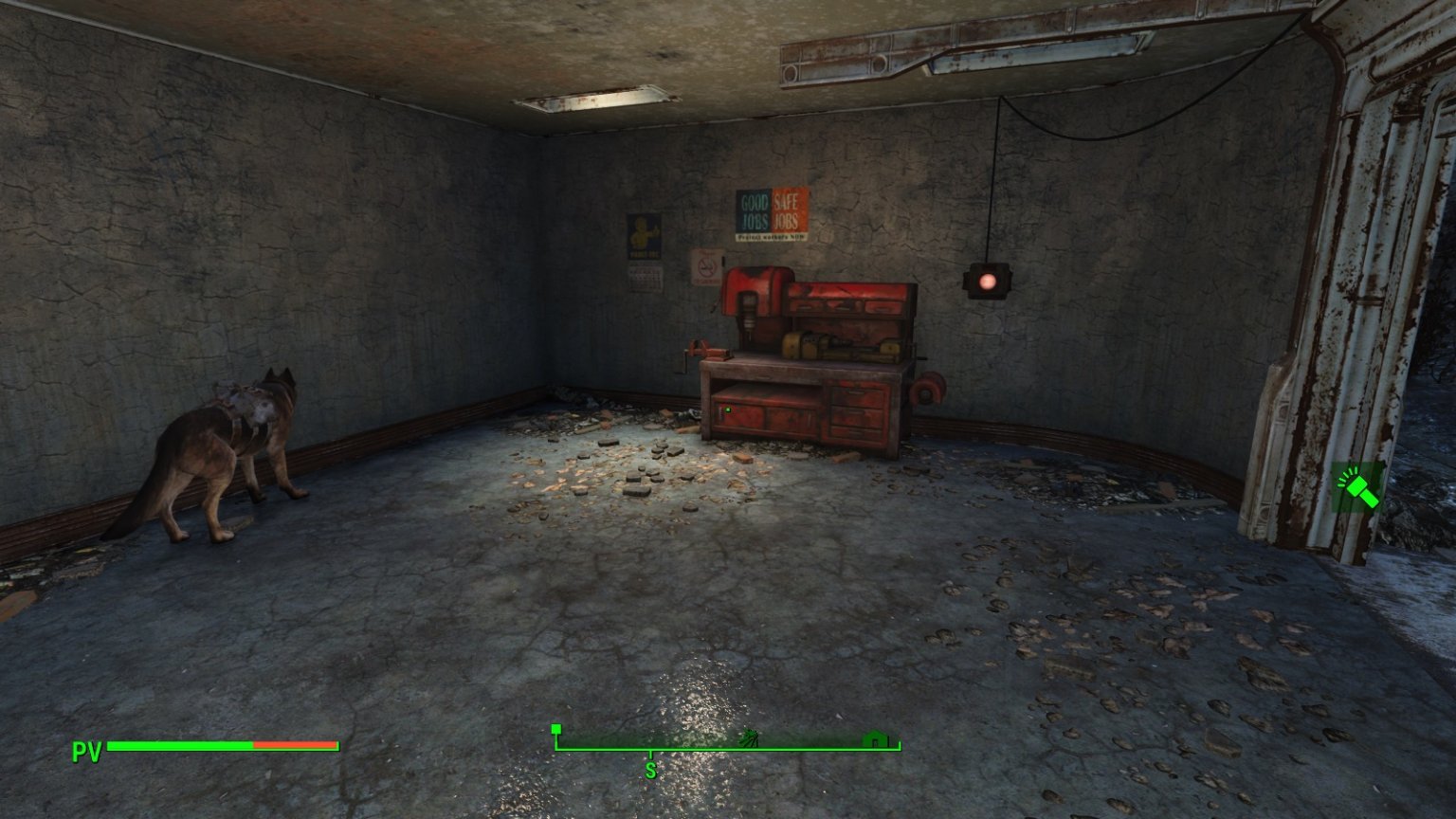
Task: Select the house marker on the compass
Action: pyautogui.click(x=873, y=738)
